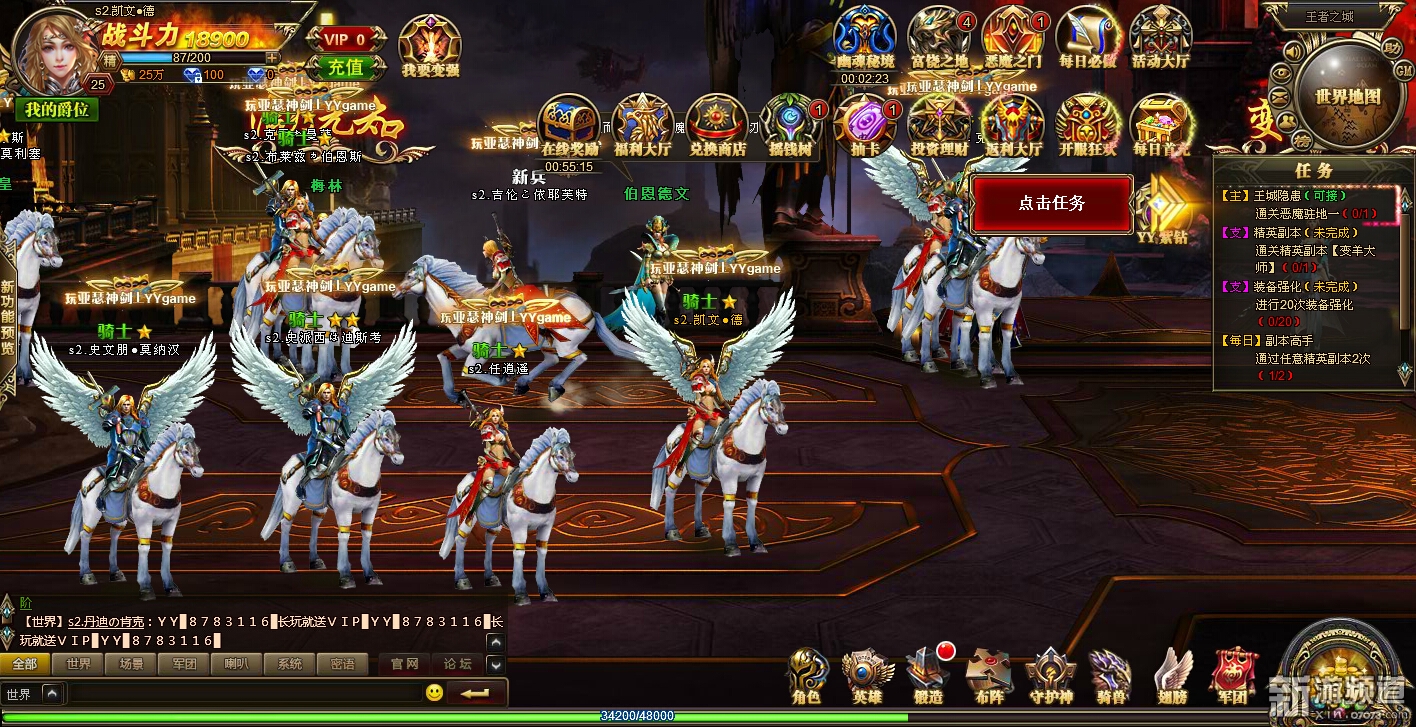Open the 布阵 formation menu
Viewport: 1416px width, 727px height.
[x=988, y=675]
